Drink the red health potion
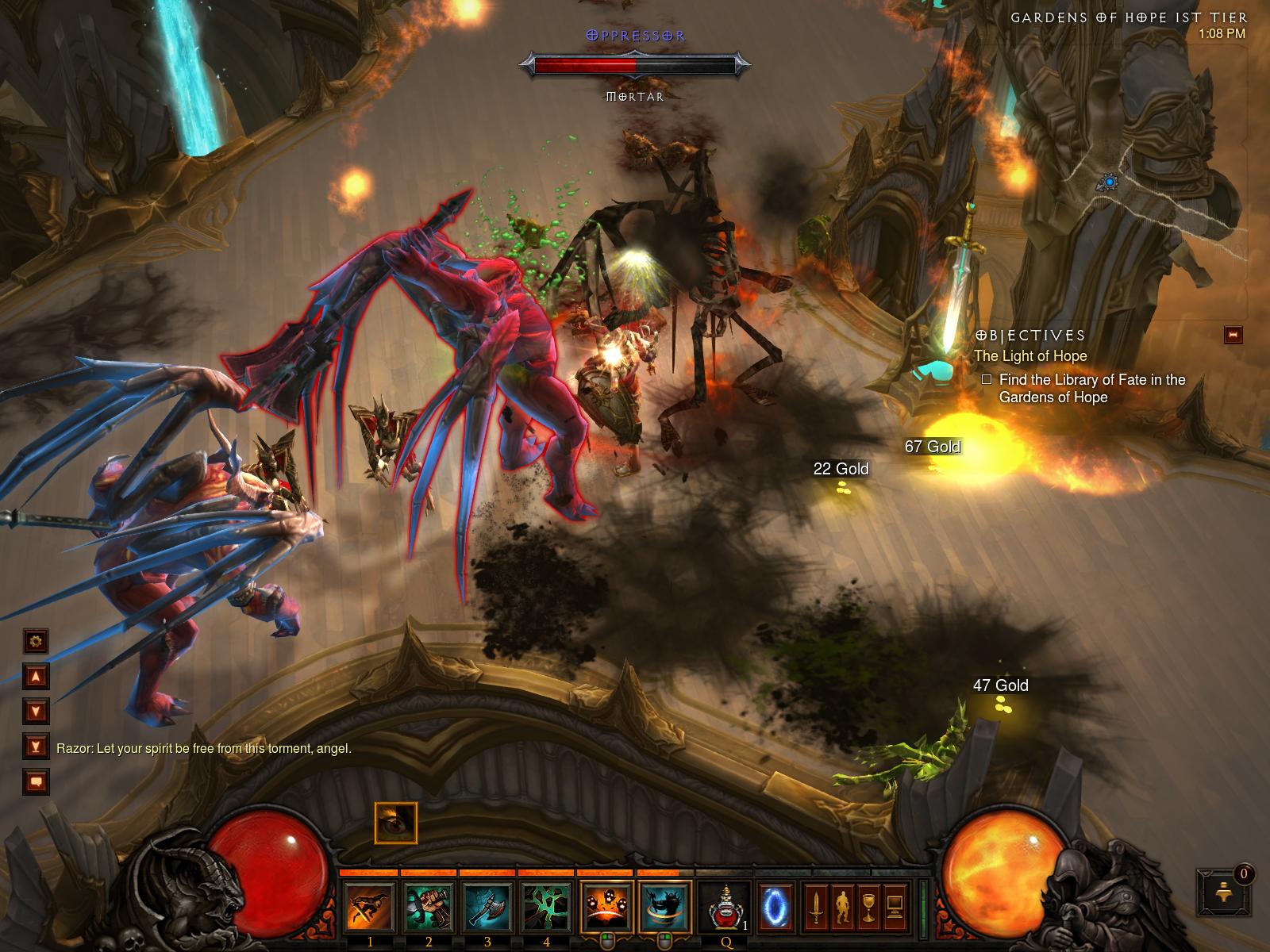Image resolution: width=1270 pixels, height=952 pixels. point(725,907)
